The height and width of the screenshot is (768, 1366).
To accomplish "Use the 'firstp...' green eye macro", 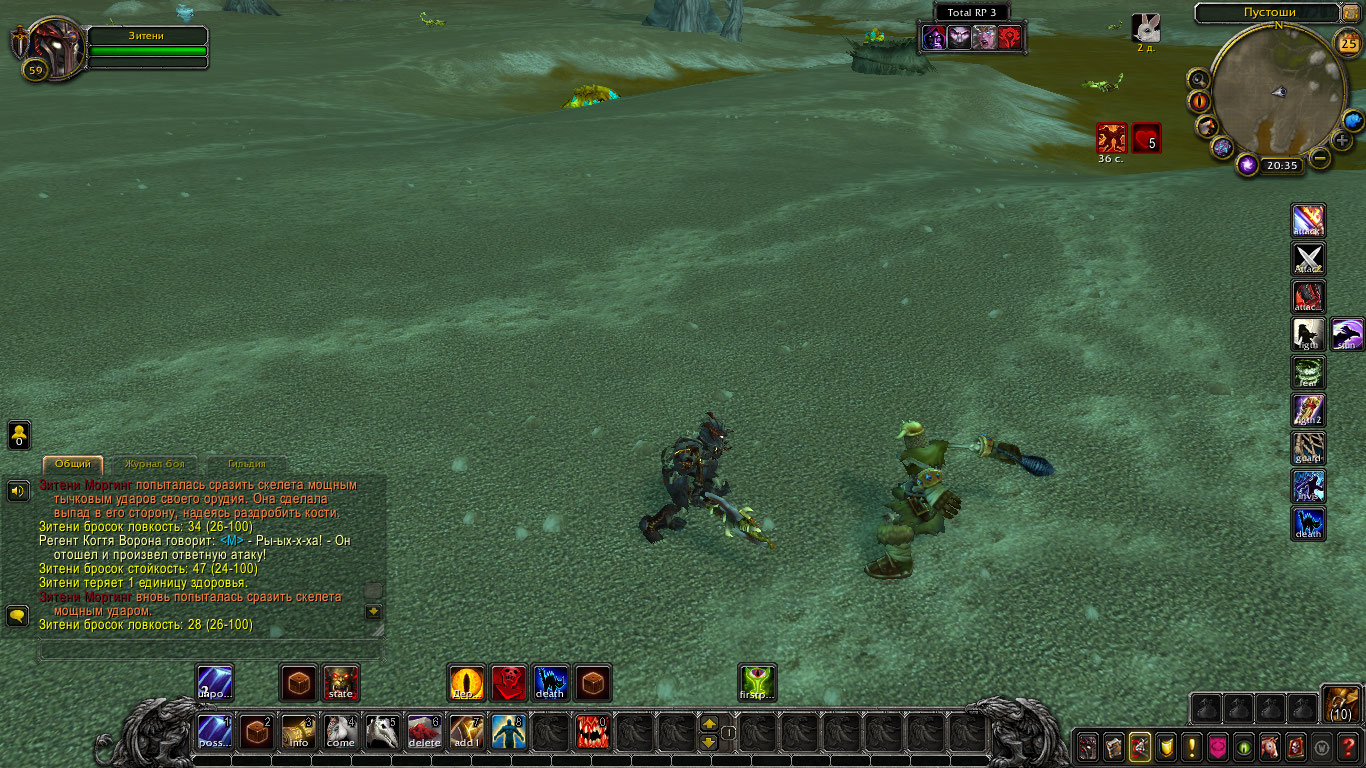I will 757,683.
